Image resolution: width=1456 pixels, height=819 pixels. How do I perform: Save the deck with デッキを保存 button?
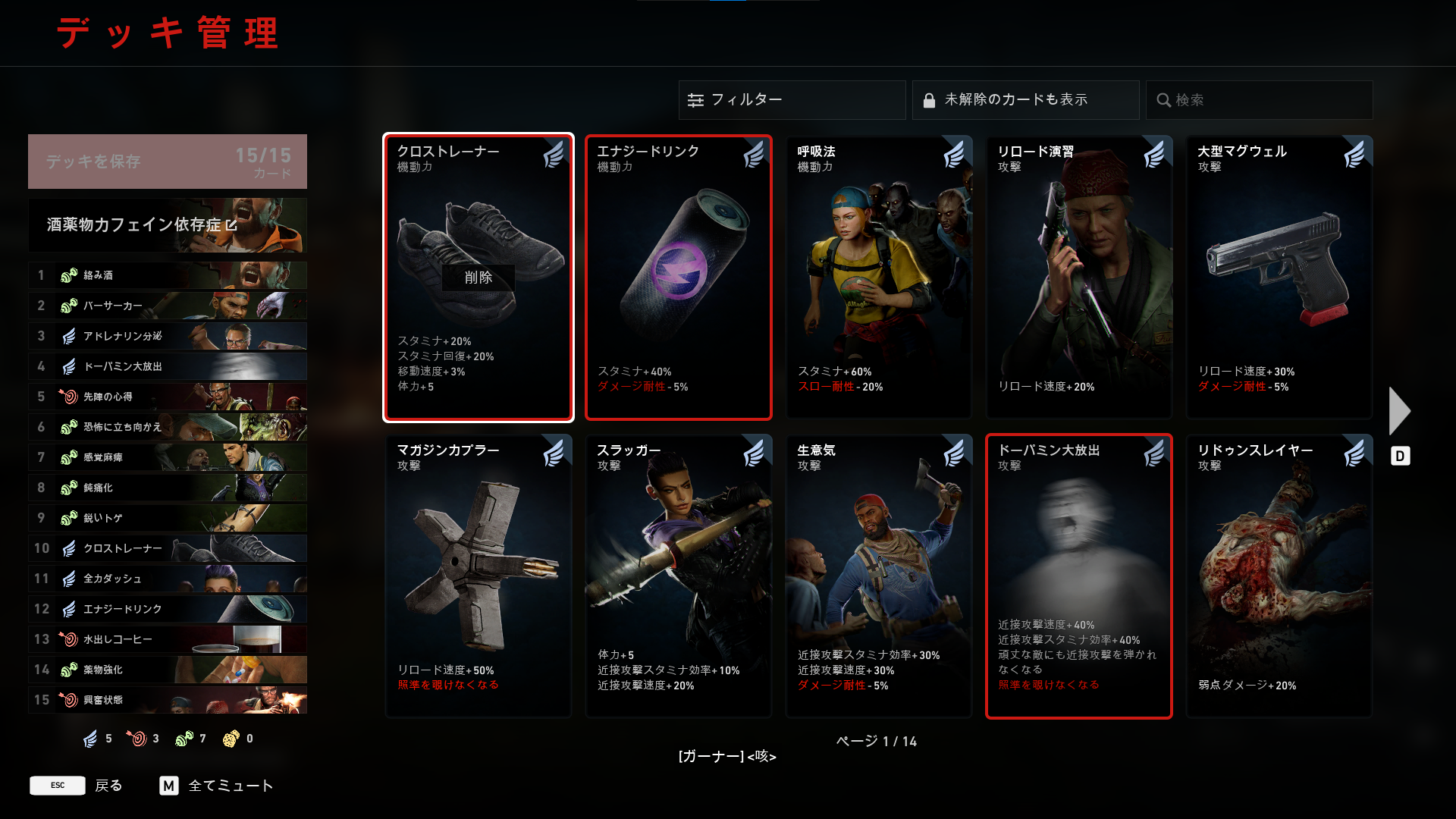pyautogui.click(x=167, y=162)
